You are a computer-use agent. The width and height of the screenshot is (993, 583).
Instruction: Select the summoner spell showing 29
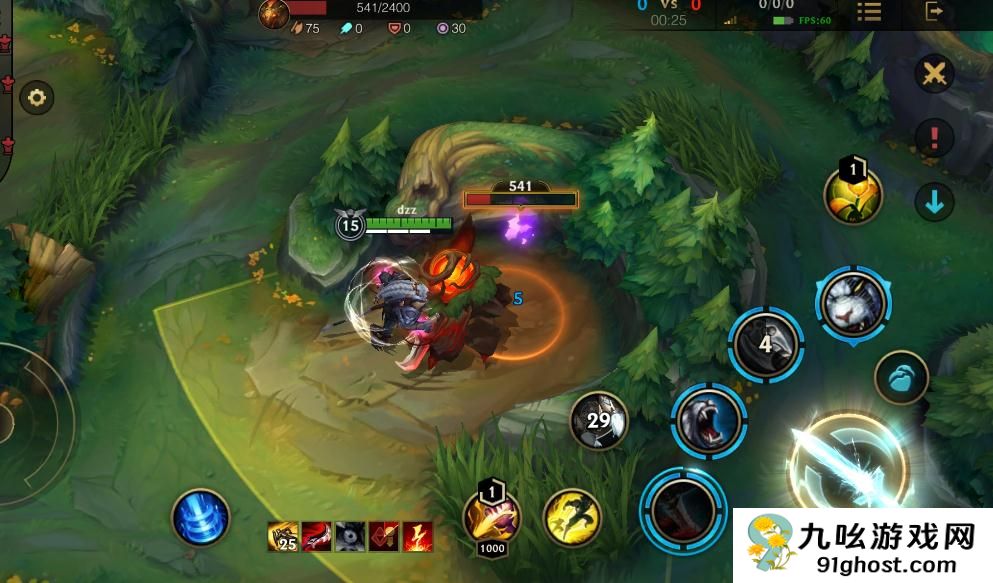(599, 420)
